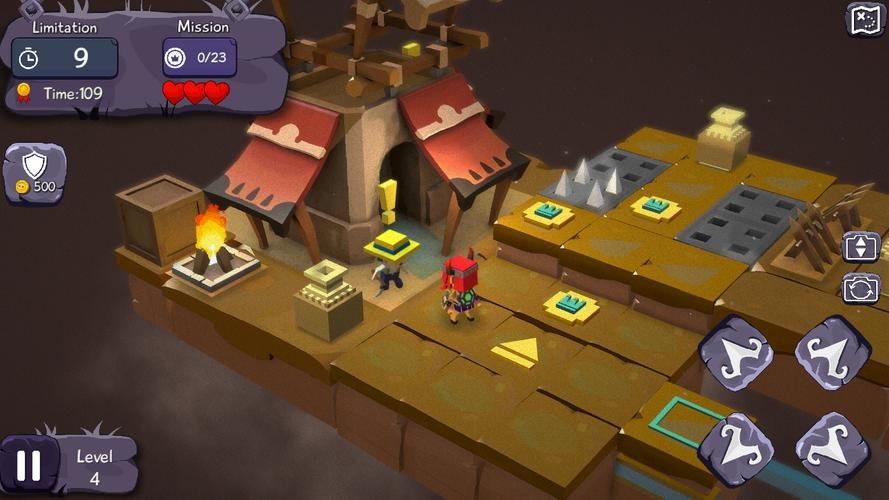The height and width of the screenshot is (500, 889).
Task: Tap the up-right movement arrow stone
Action: click(x=832, y=351)
